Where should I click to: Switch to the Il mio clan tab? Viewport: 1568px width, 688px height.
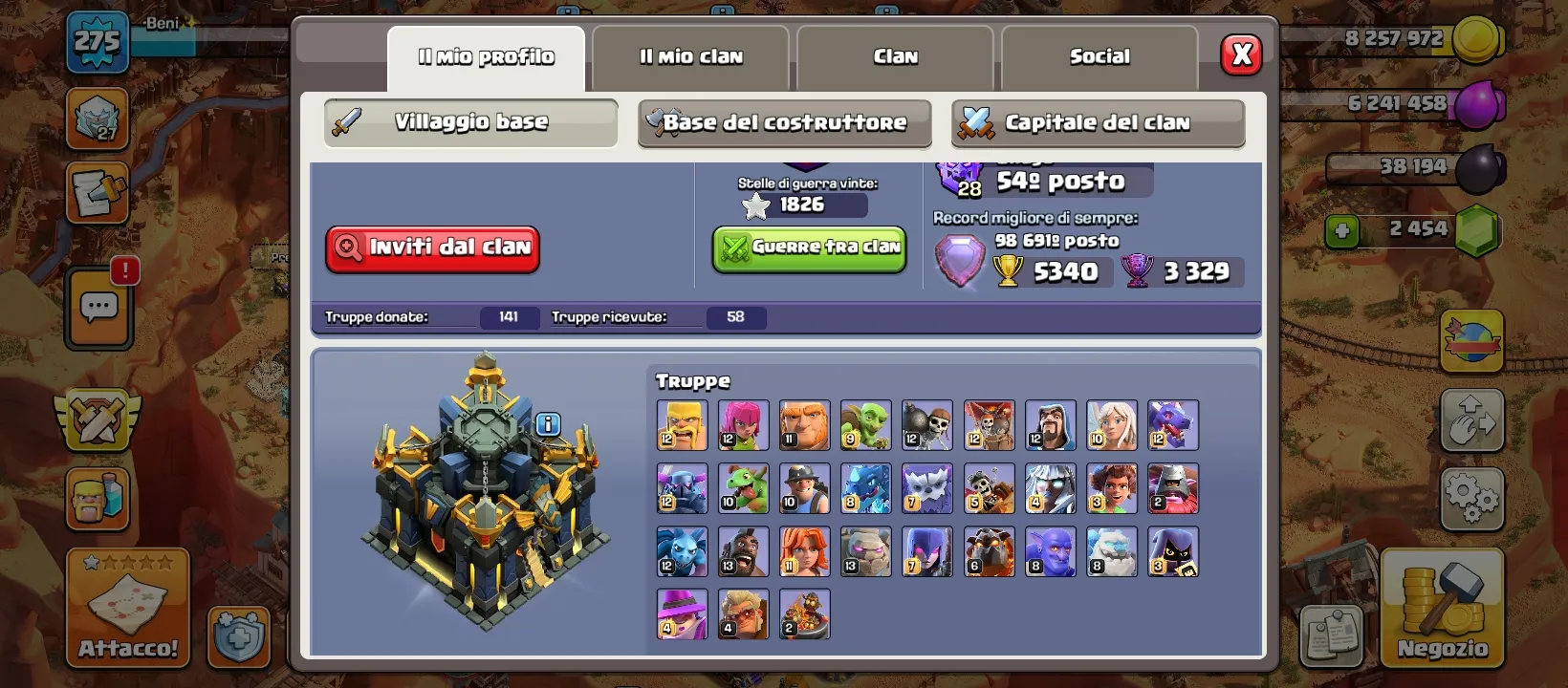[x=690, y=57]
